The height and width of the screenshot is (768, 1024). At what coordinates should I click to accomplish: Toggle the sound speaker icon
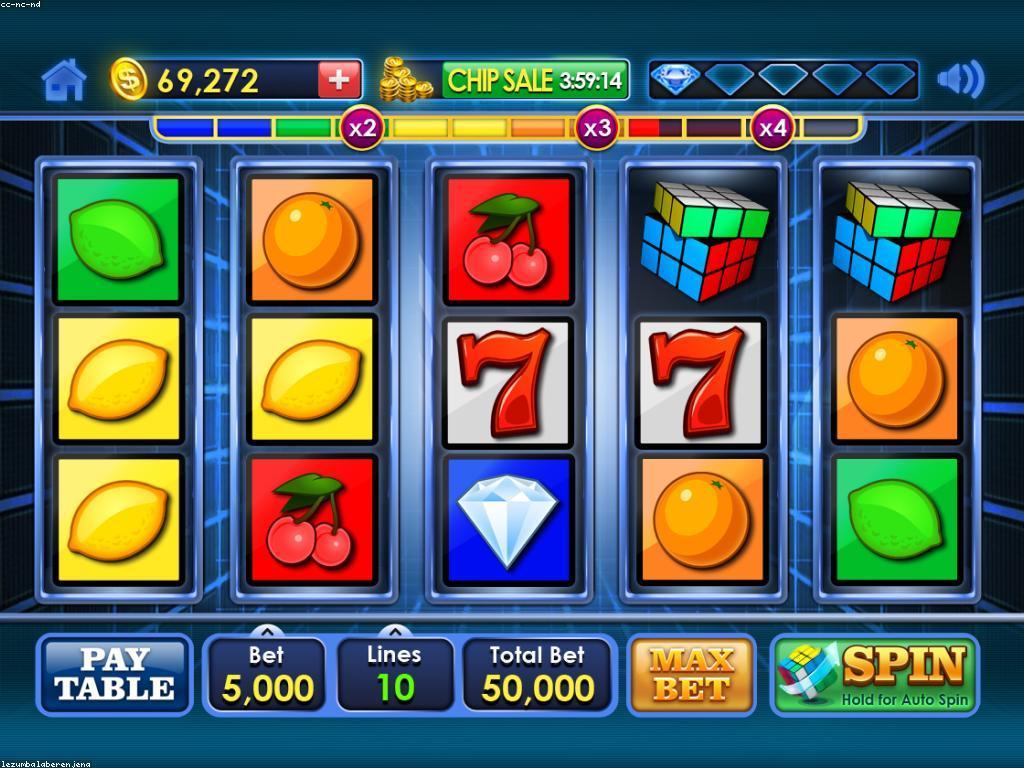(x=960, y=80)
